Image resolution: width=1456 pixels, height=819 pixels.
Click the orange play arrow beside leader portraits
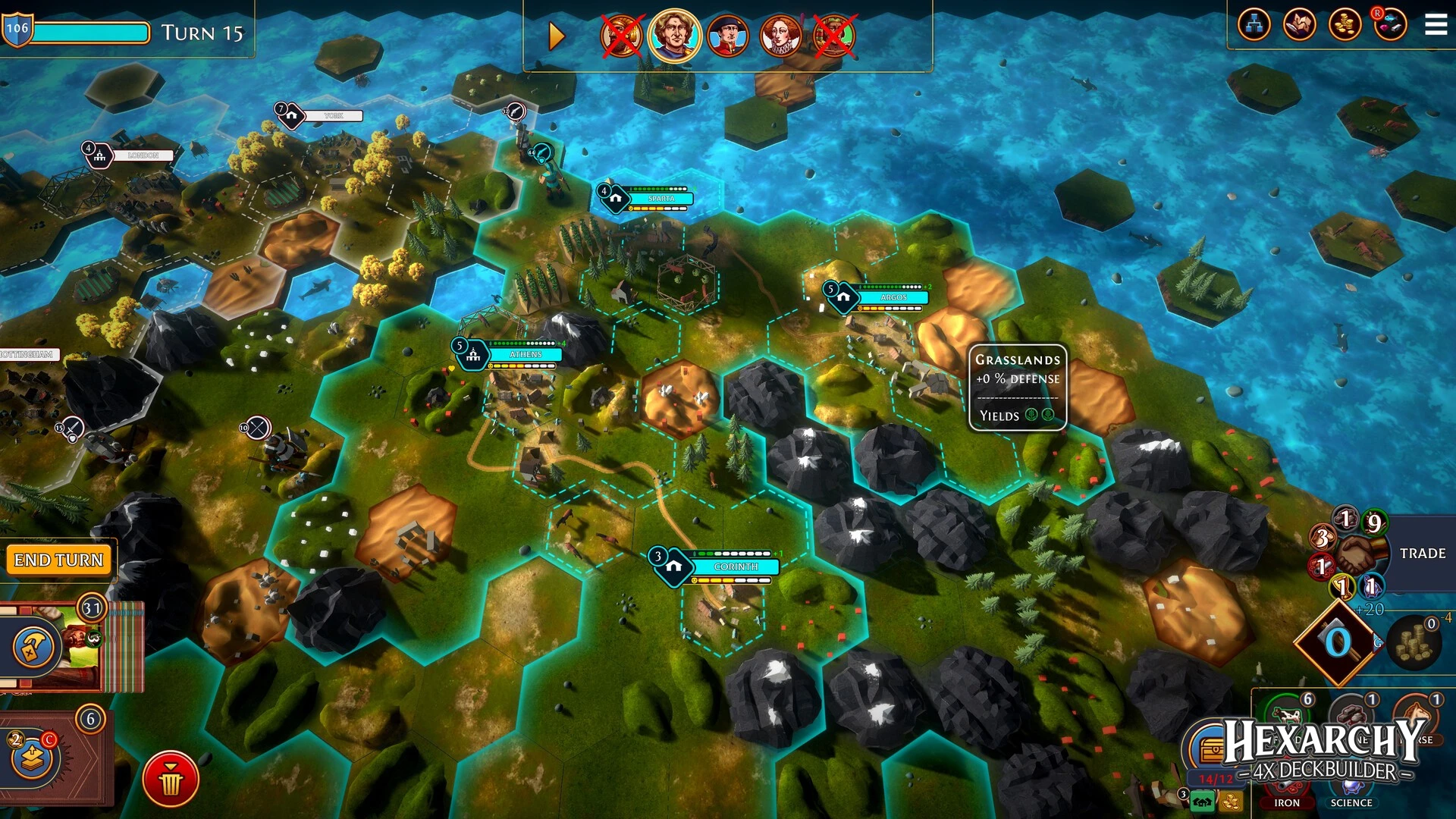tap(557, 36)
